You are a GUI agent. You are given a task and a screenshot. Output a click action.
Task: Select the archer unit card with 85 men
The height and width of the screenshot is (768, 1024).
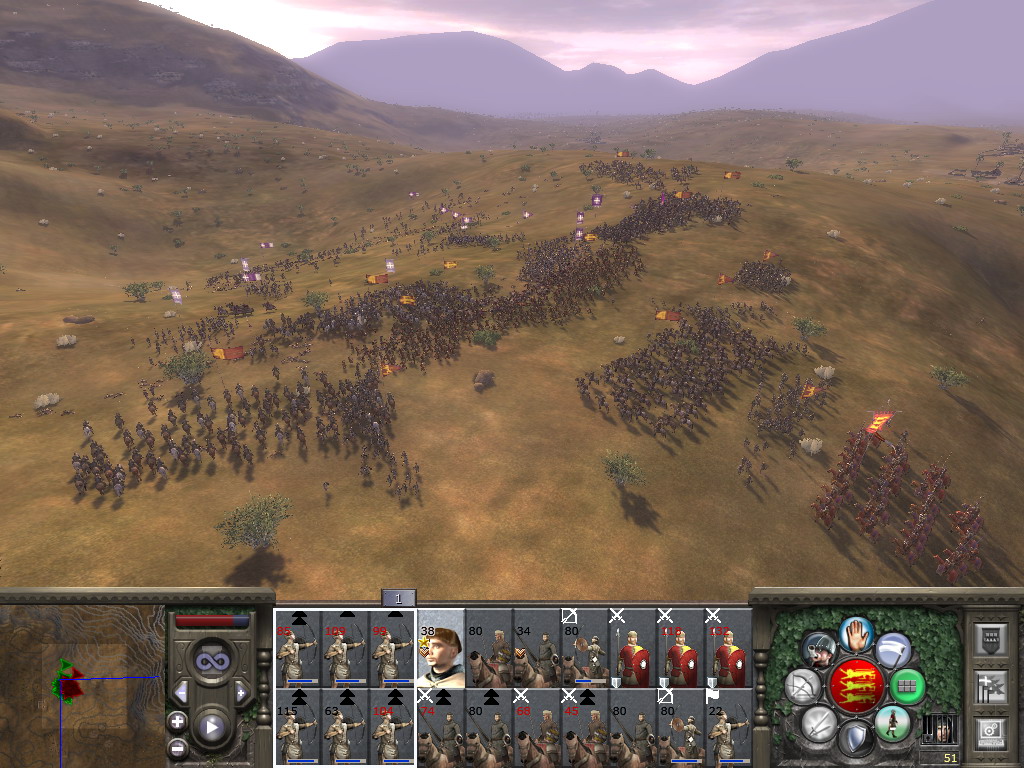coord(297,648)
